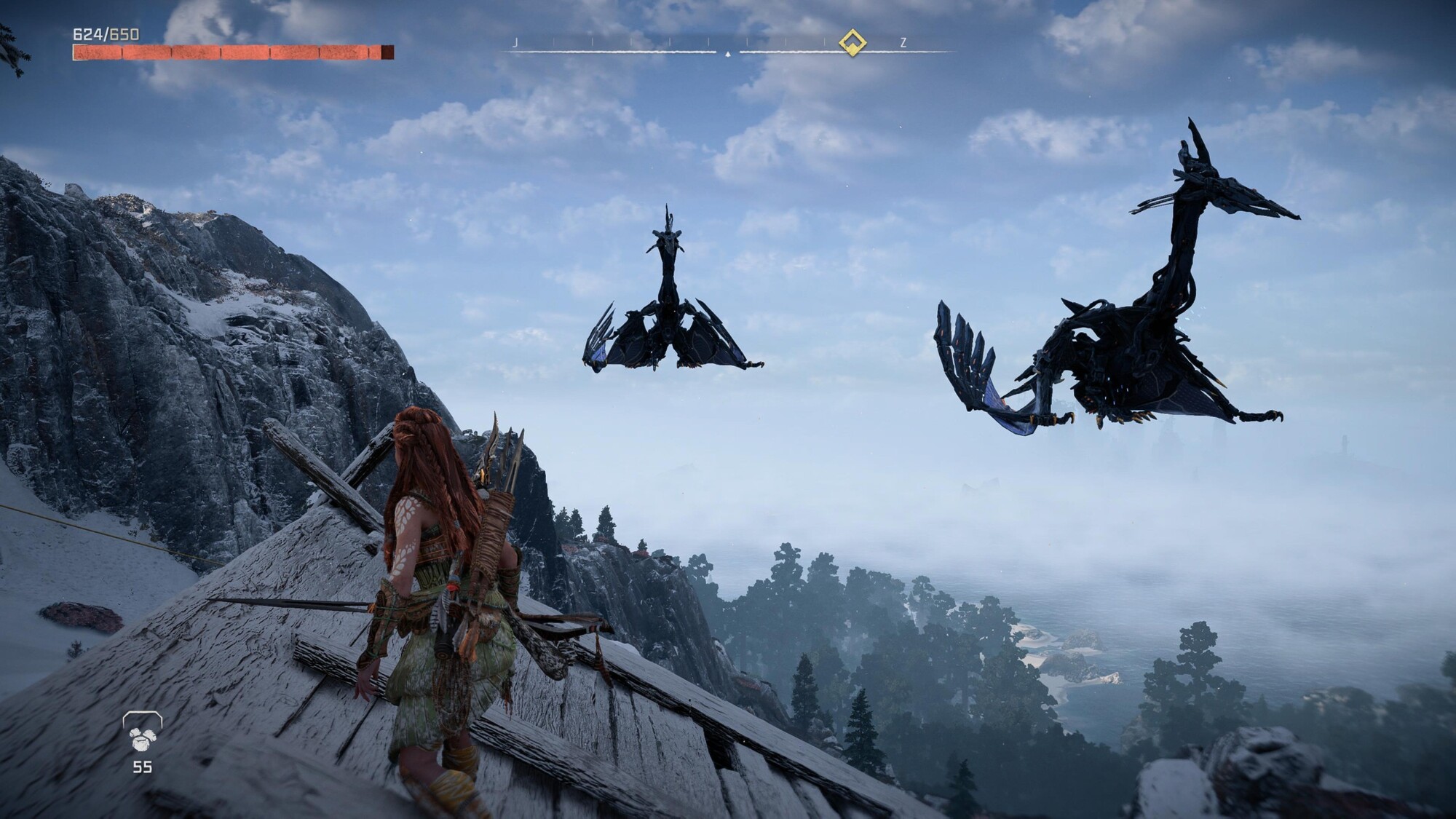This screenshot has width=1456, height=819.
Task: Select the yellow diamond quest marker on compass
Action: tap(851, 43)
